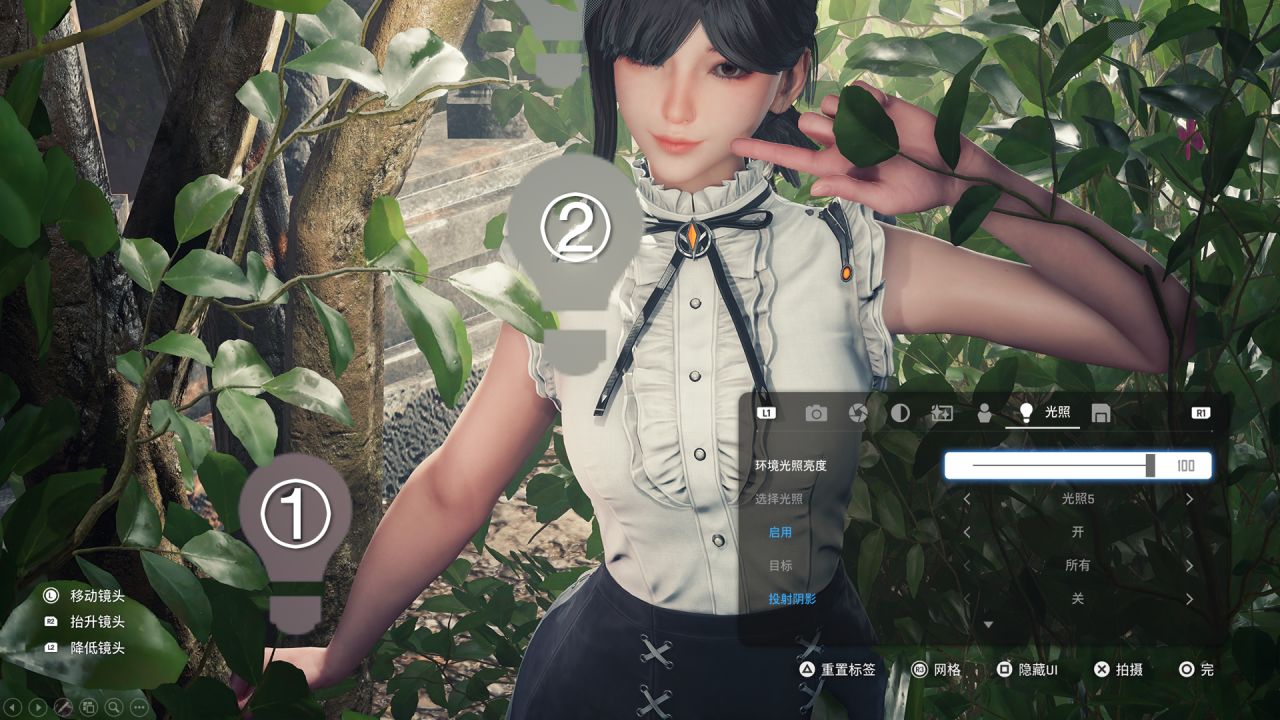
Task: Select light bulb marker number 2
Action: (x=574, y=250)
